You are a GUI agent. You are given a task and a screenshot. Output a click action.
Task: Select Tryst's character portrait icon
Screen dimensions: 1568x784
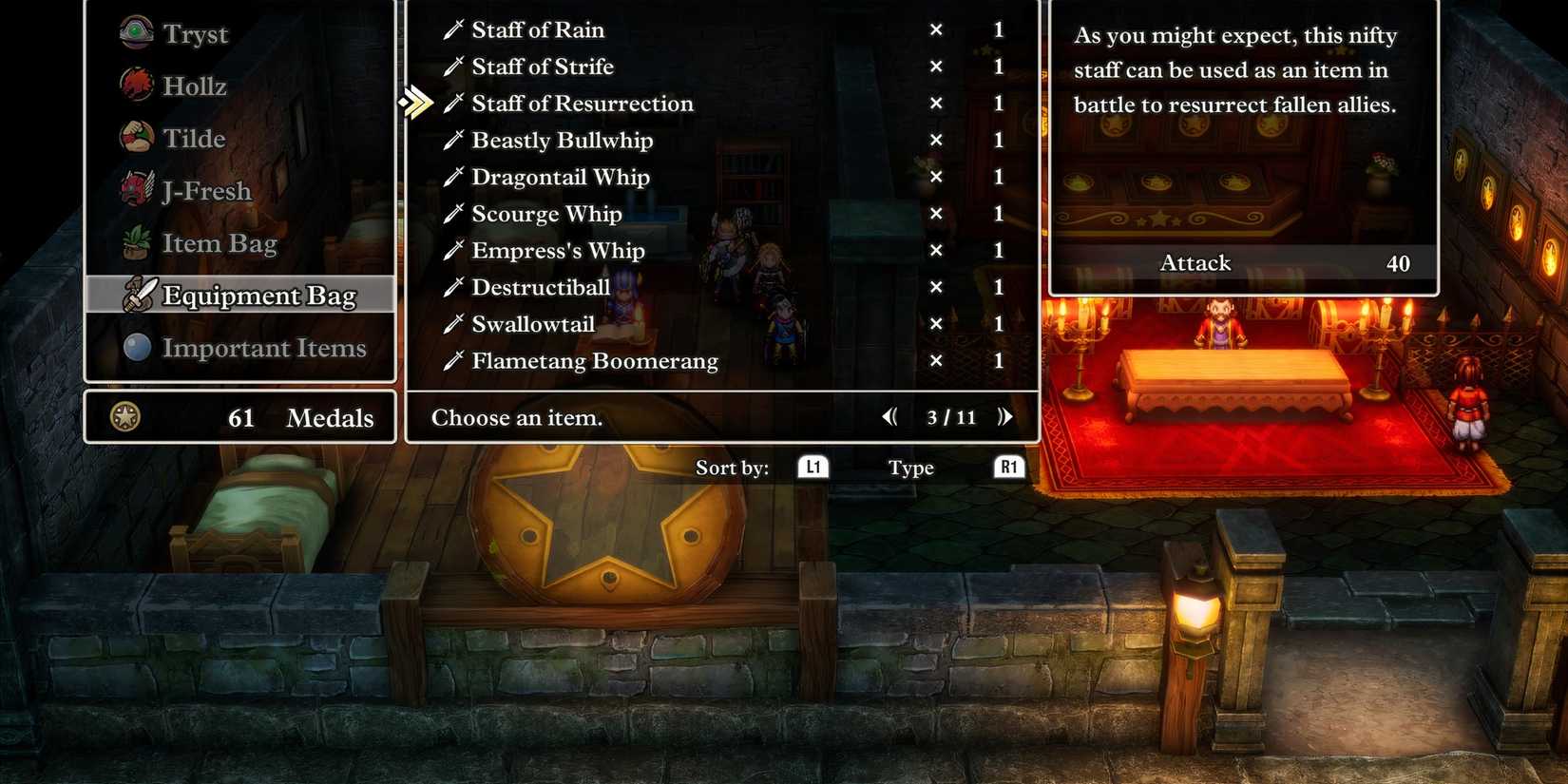coord(137,31)
